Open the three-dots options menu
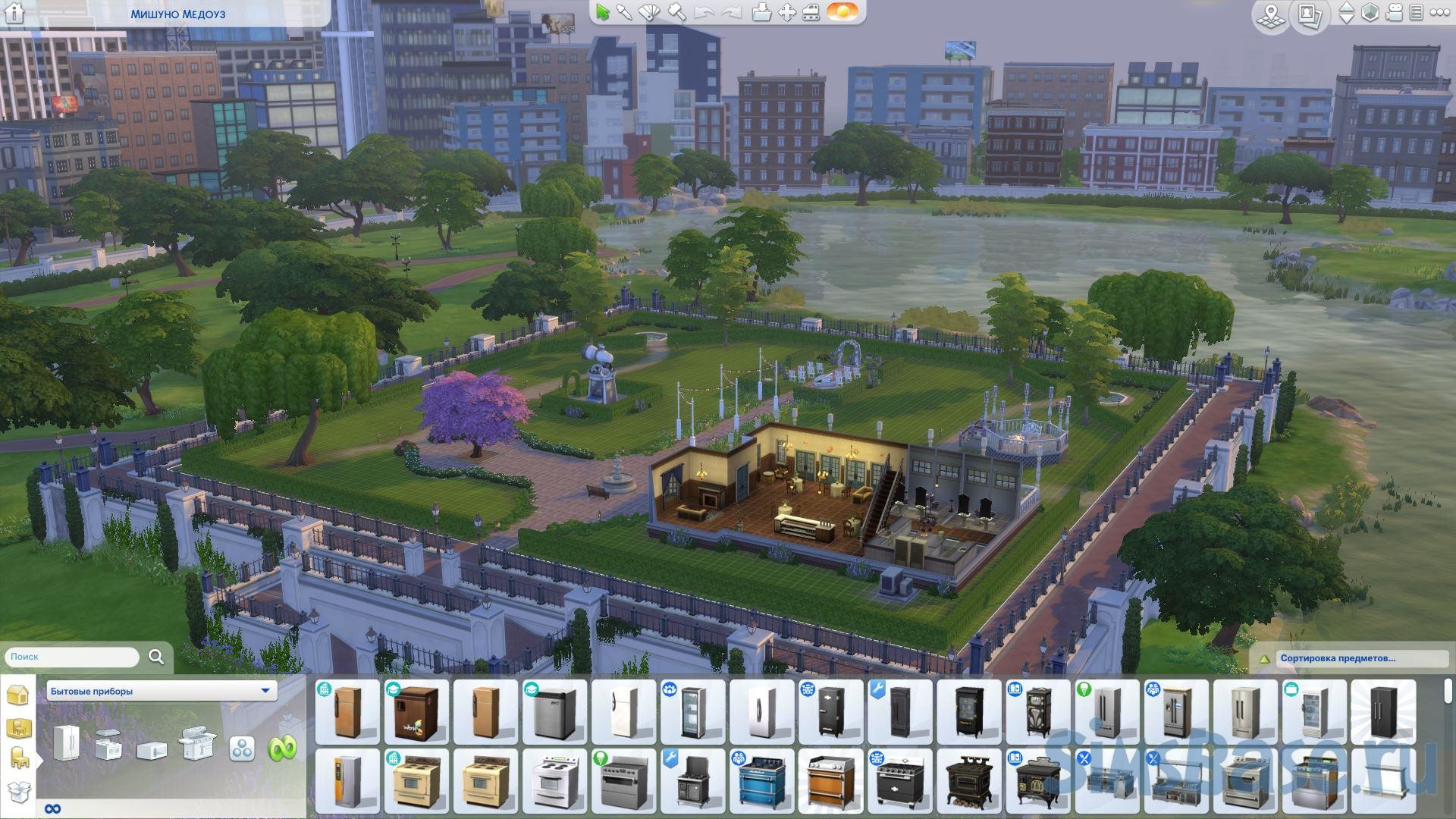The height and width of the screenshot is (819, 1456). pos(1439,13)
